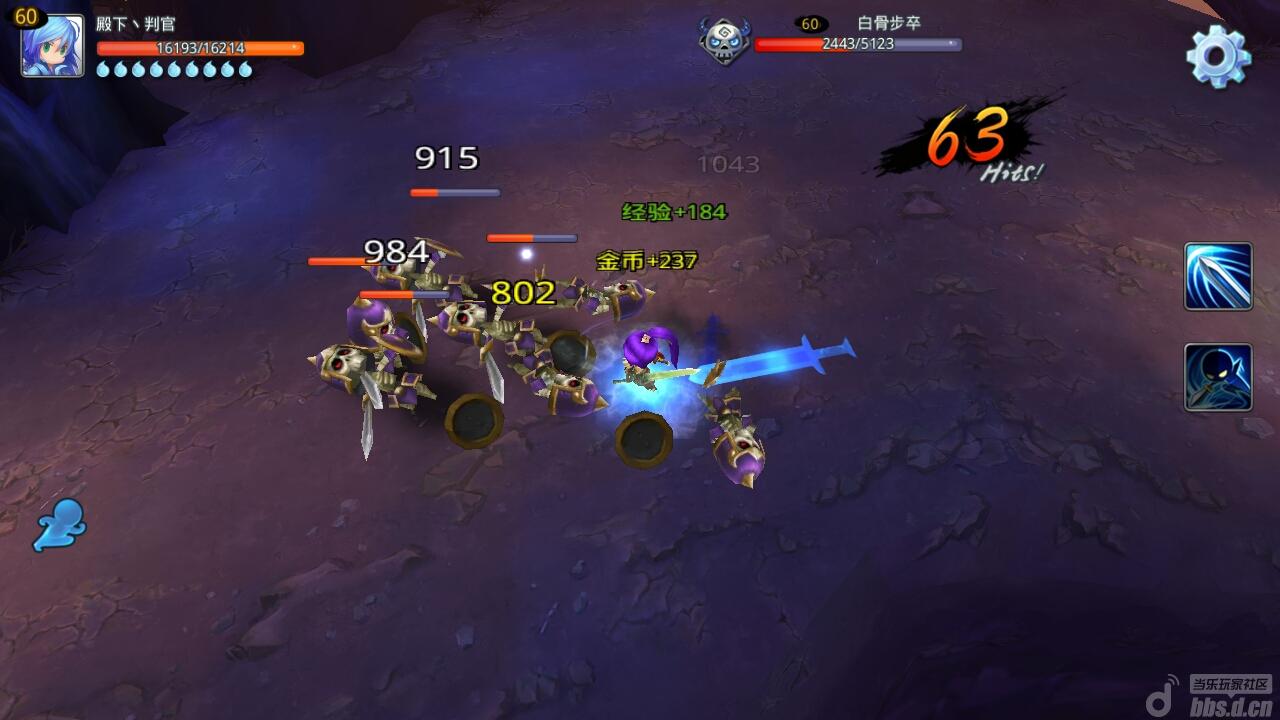The width and height of the screenshot is (1280, 720).
Task: Tap the blue running figure dash icon
Action: (60, 524)
